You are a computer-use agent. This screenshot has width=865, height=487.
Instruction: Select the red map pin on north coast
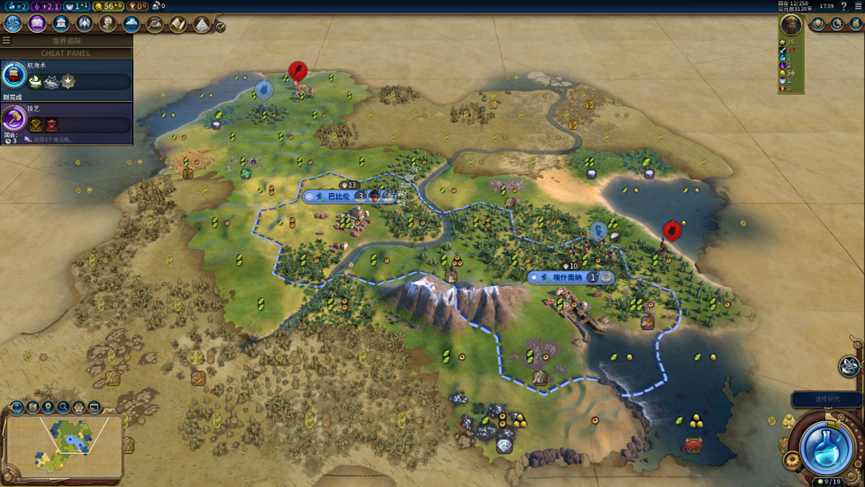coord(297,71)
